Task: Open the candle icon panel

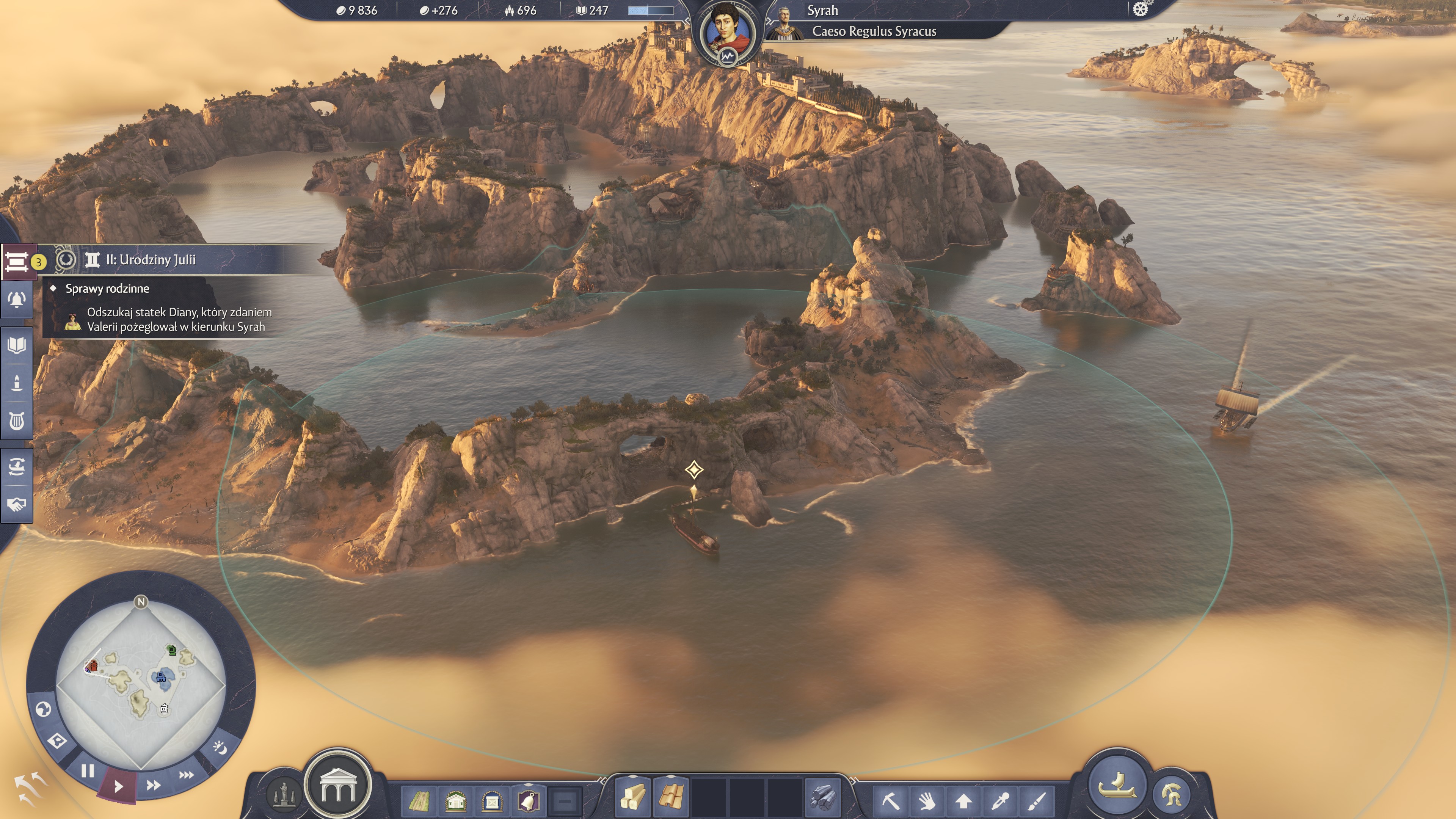Action: tap(17, 383)
